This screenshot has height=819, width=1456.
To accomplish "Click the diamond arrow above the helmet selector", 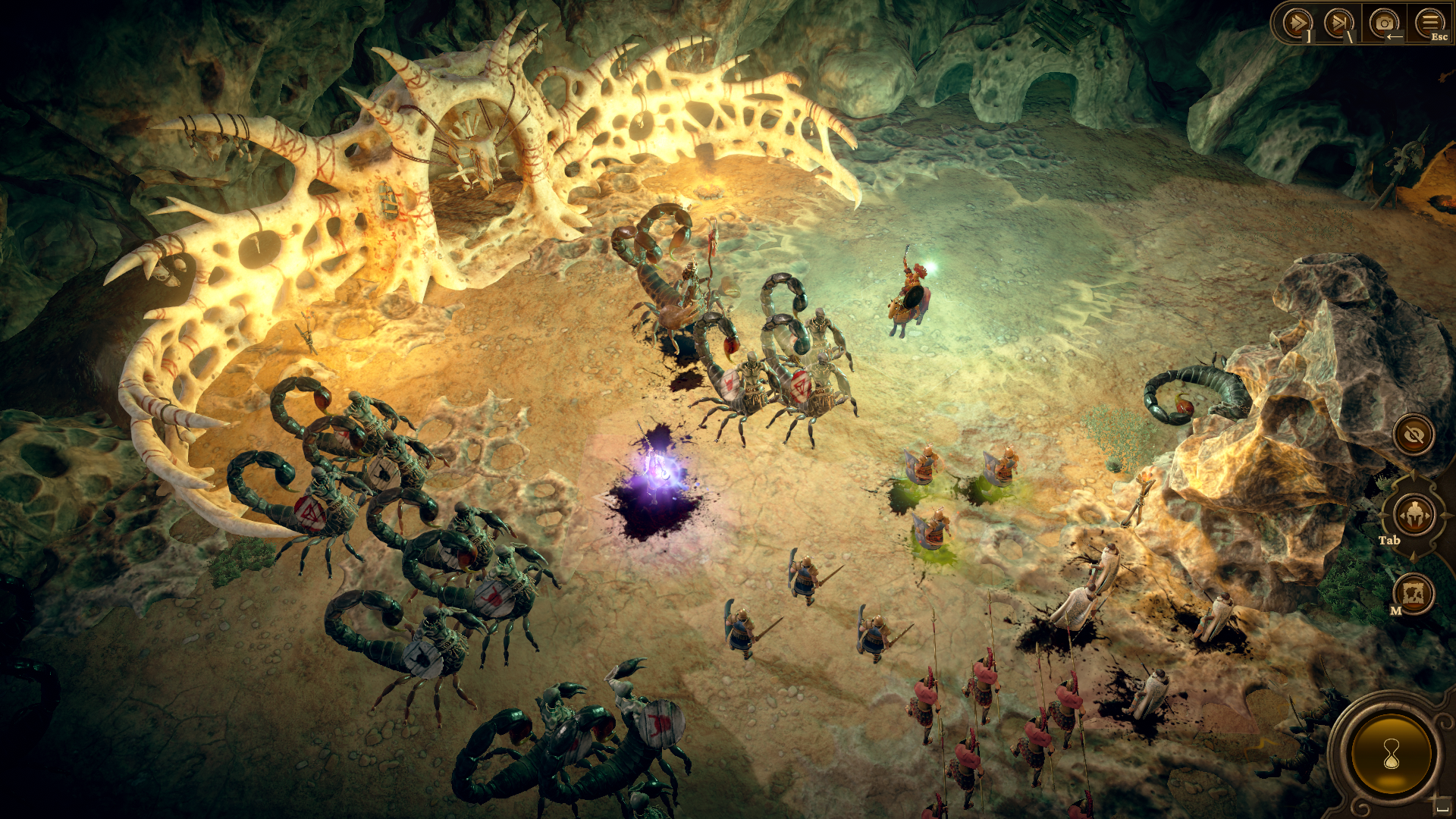I will tap(1414, 475).
